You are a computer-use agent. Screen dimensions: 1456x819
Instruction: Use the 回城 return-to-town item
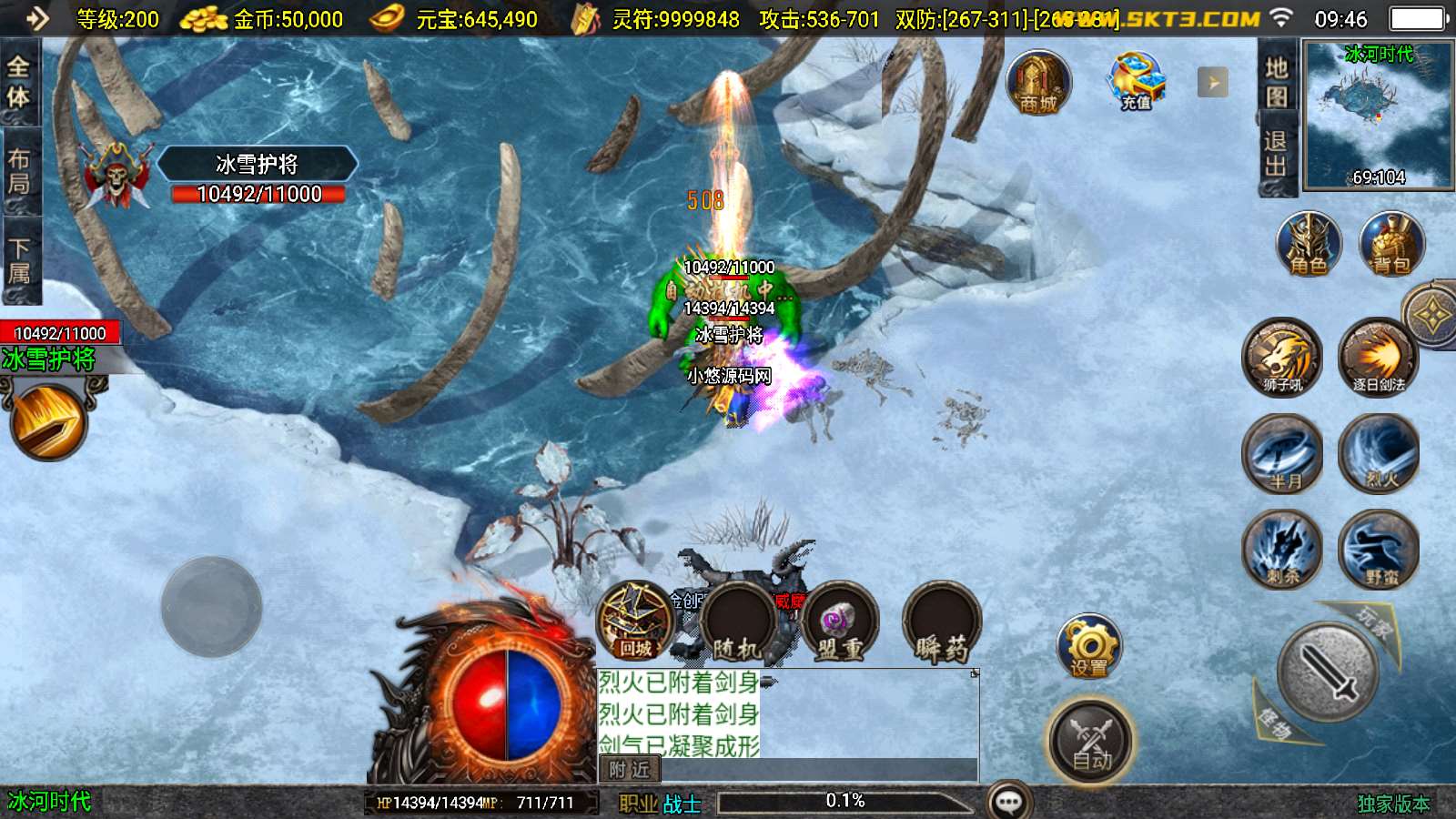(x=635, y=622)
